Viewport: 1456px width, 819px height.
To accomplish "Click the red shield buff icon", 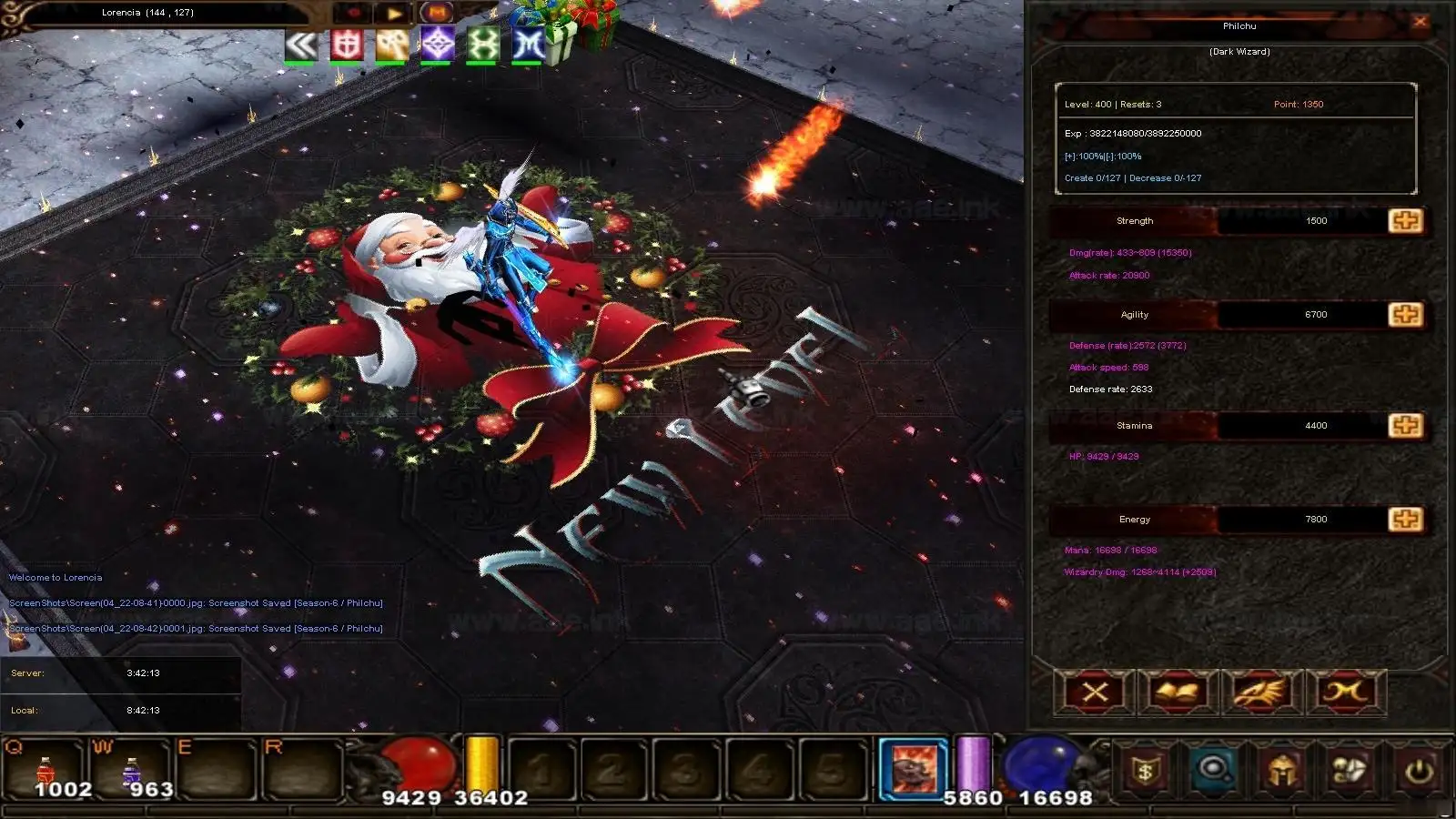I will (347, 45).
